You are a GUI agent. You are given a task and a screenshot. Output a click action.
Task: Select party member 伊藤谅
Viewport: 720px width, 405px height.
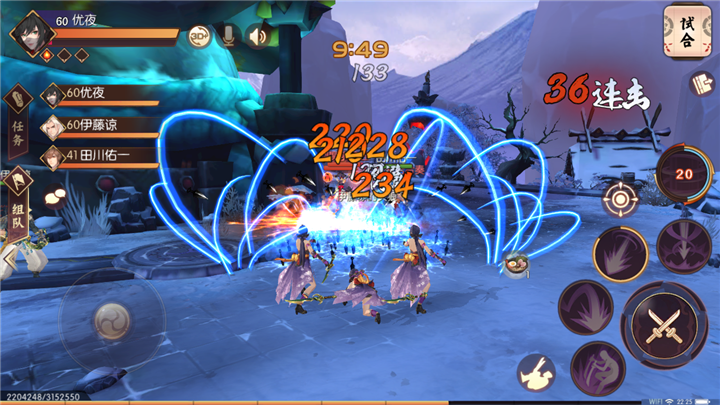point(98,125)
